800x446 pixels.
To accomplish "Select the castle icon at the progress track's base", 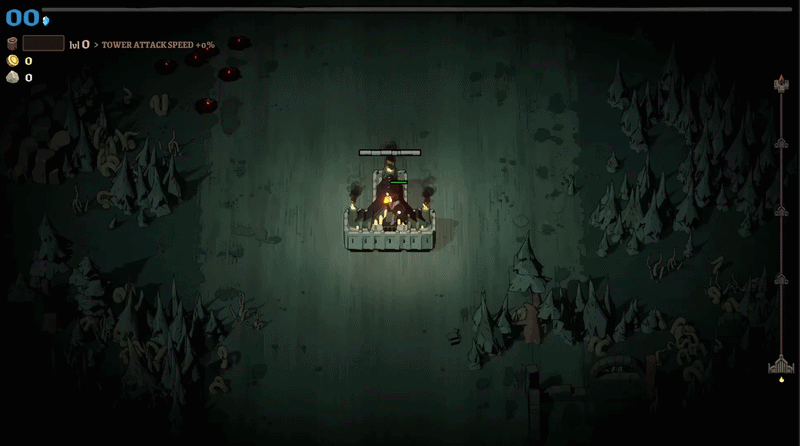I will 781,364.
